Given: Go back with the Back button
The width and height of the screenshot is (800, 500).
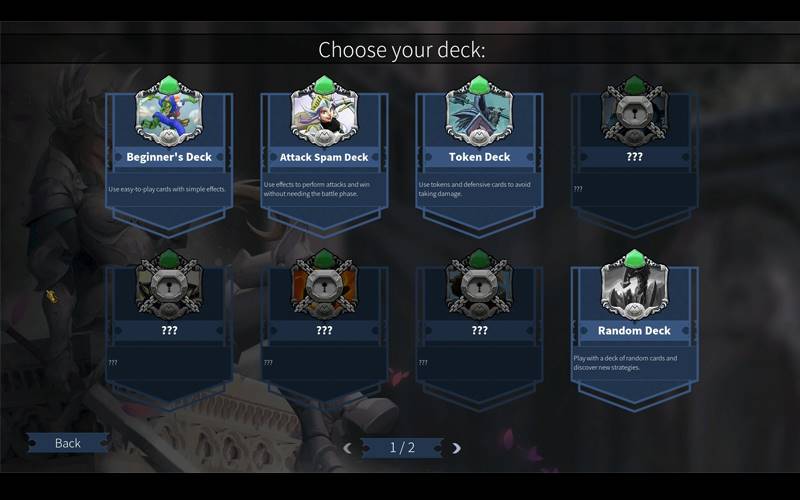Looking at the screenshot, I should pyautogui.click(x=68, y=443).
